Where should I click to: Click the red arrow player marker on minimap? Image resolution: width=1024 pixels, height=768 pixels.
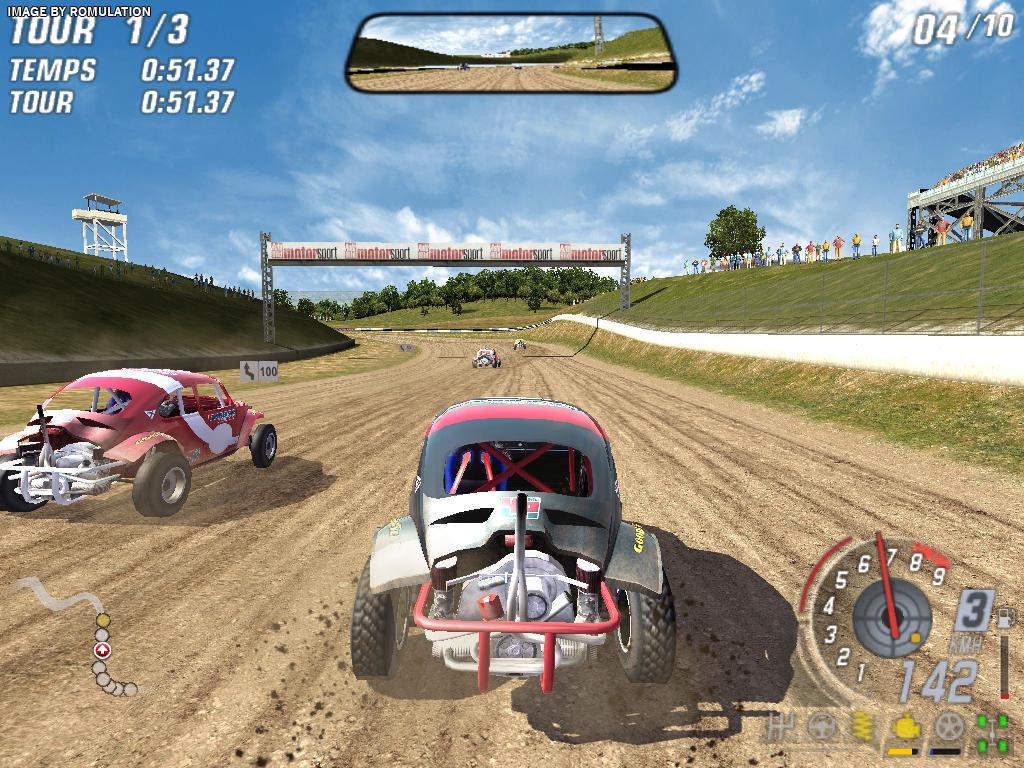pyautogui.click(x=101, y=651)
